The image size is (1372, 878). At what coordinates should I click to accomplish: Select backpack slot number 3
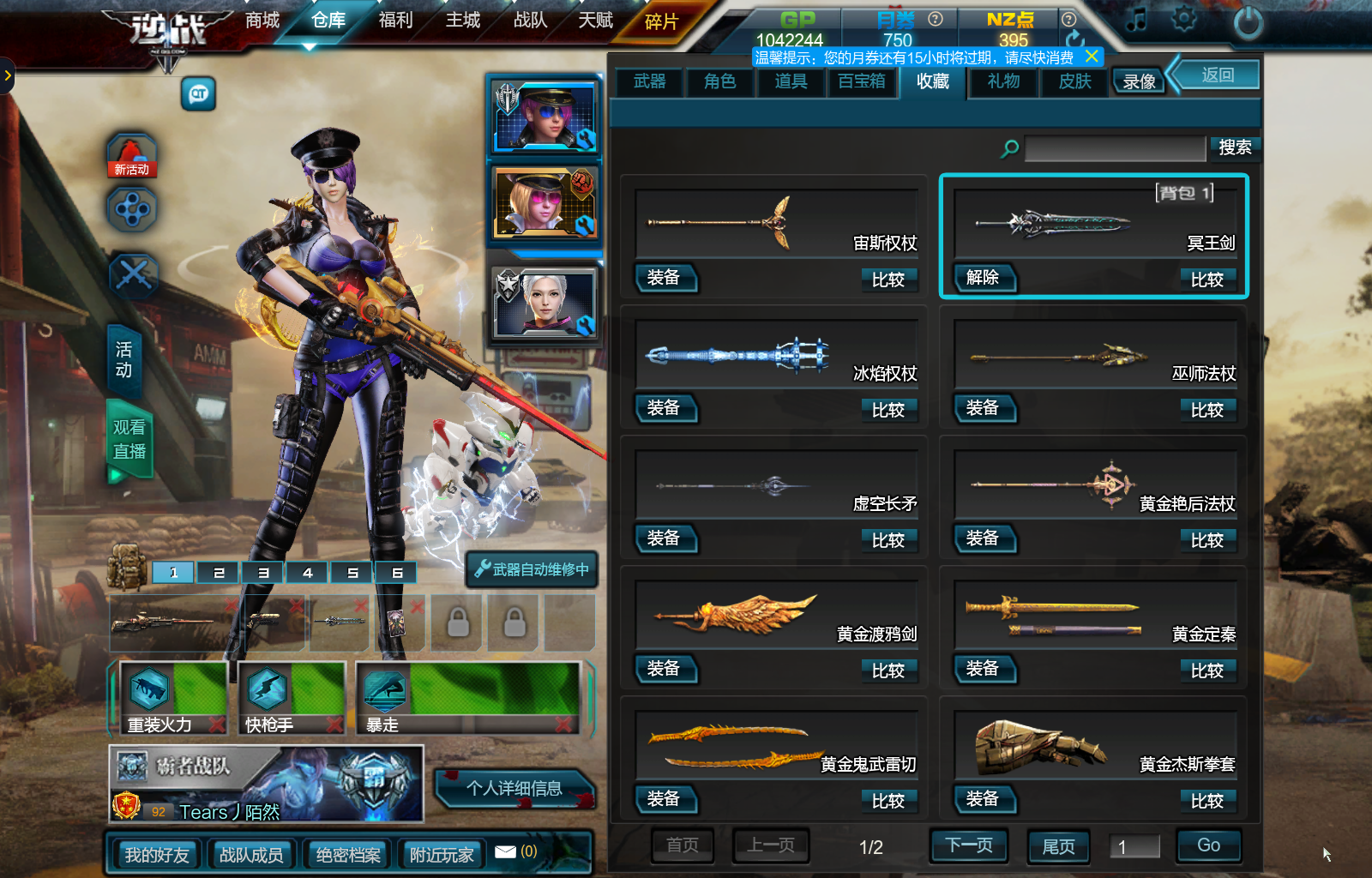263,573
